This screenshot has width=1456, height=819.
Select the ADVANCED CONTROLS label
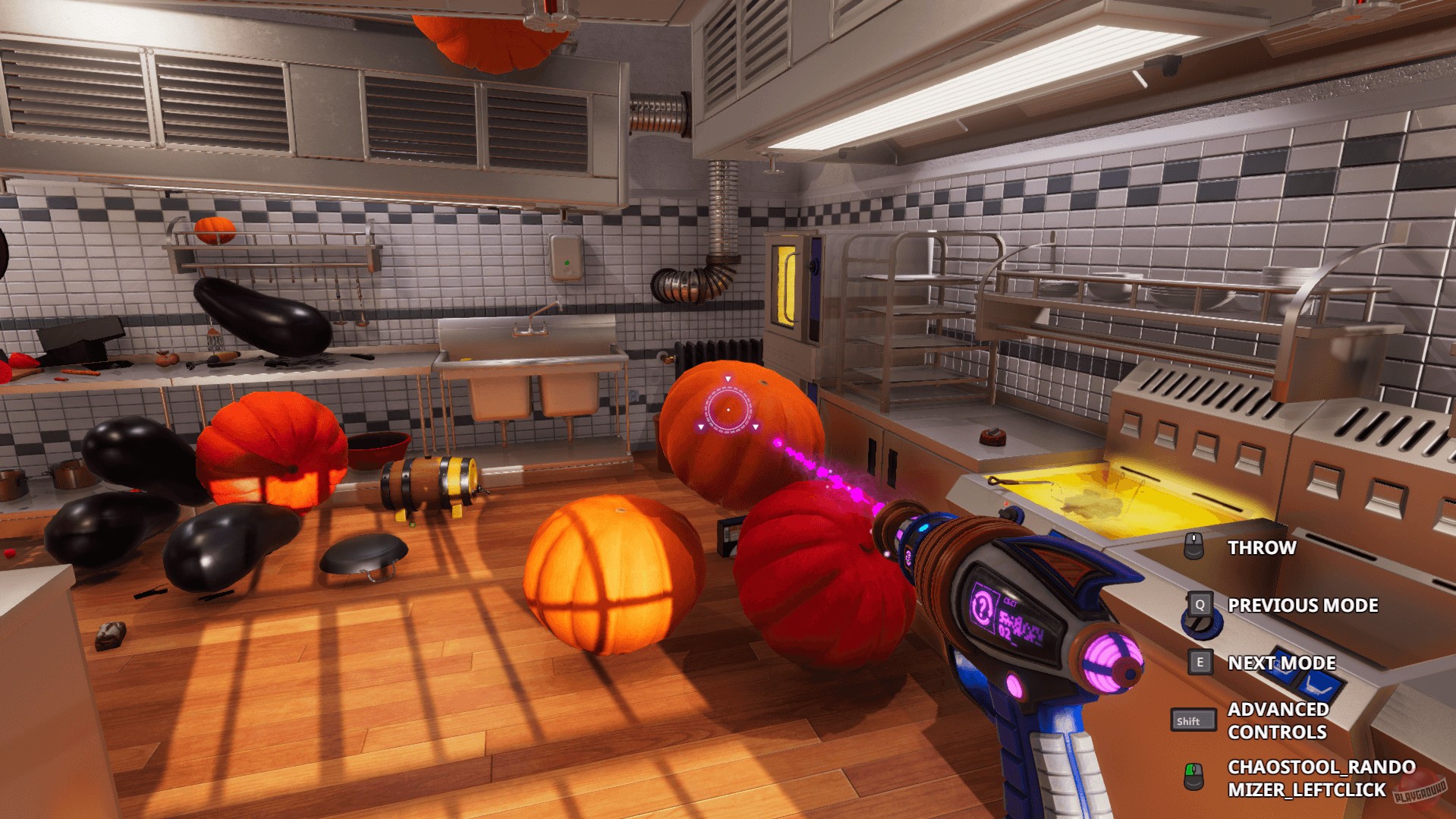point(1278,720)
